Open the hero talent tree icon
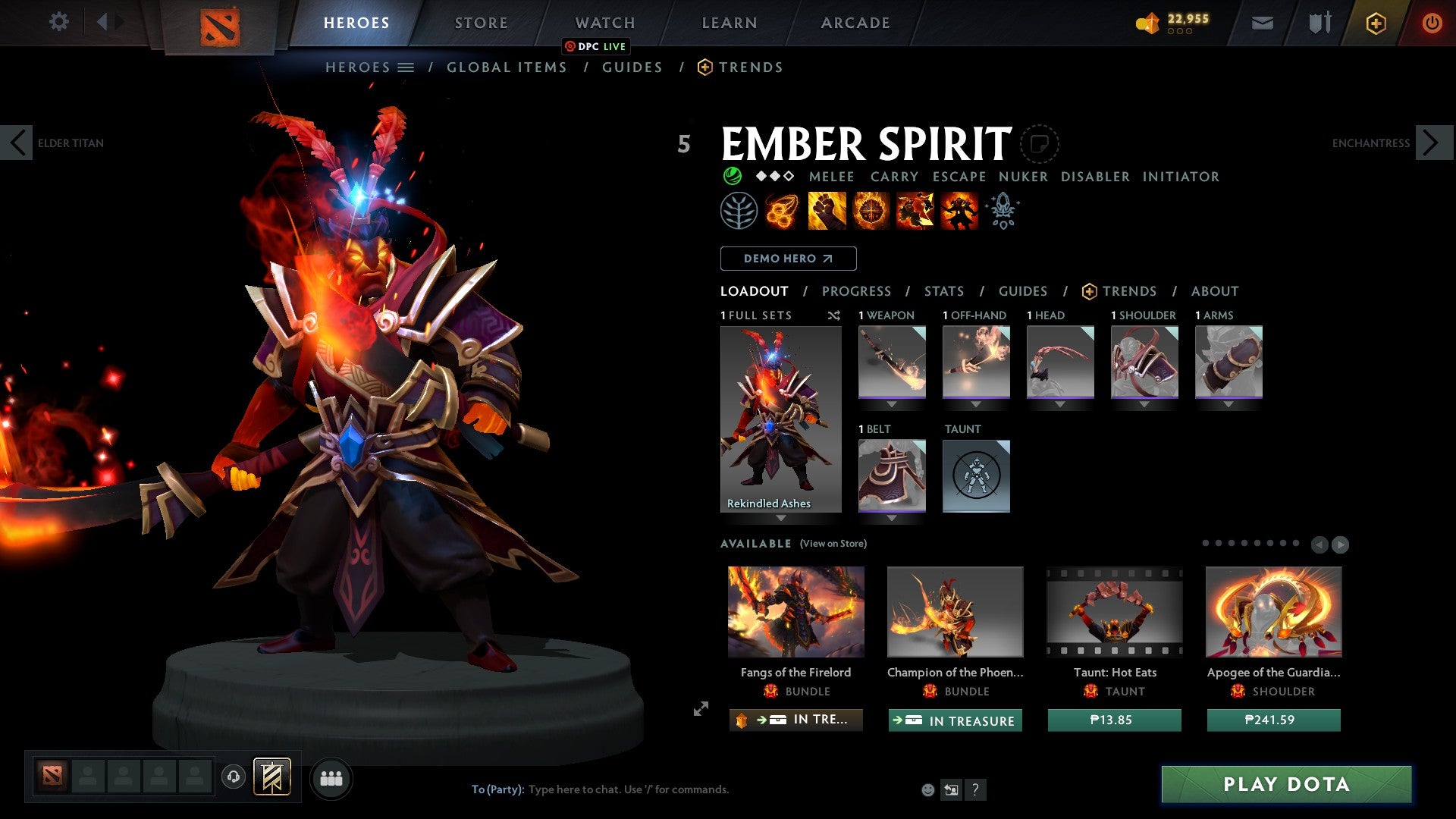The height and width of the screenshot is (819, 1456). pos(738,211)
